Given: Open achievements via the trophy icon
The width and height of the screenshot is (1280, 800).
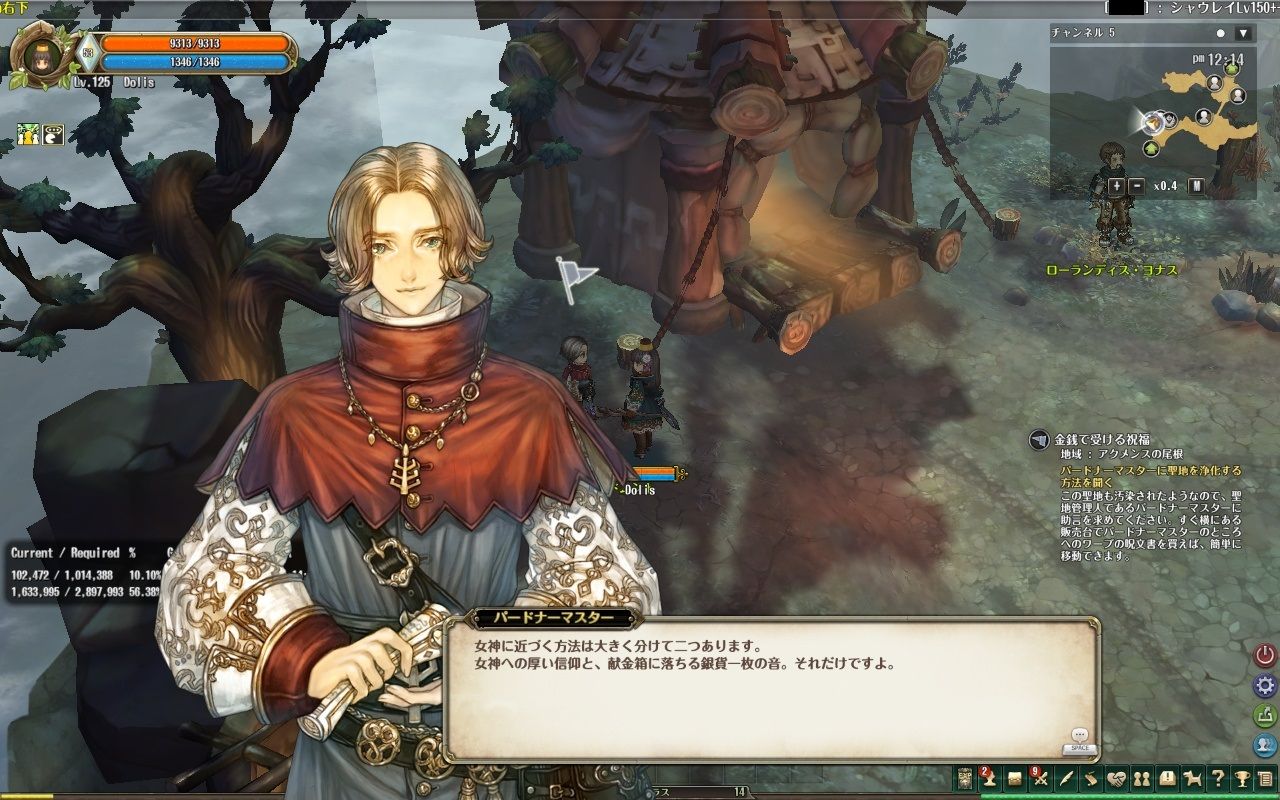Looking at the screenshot, I should [x=1243, y=778].
